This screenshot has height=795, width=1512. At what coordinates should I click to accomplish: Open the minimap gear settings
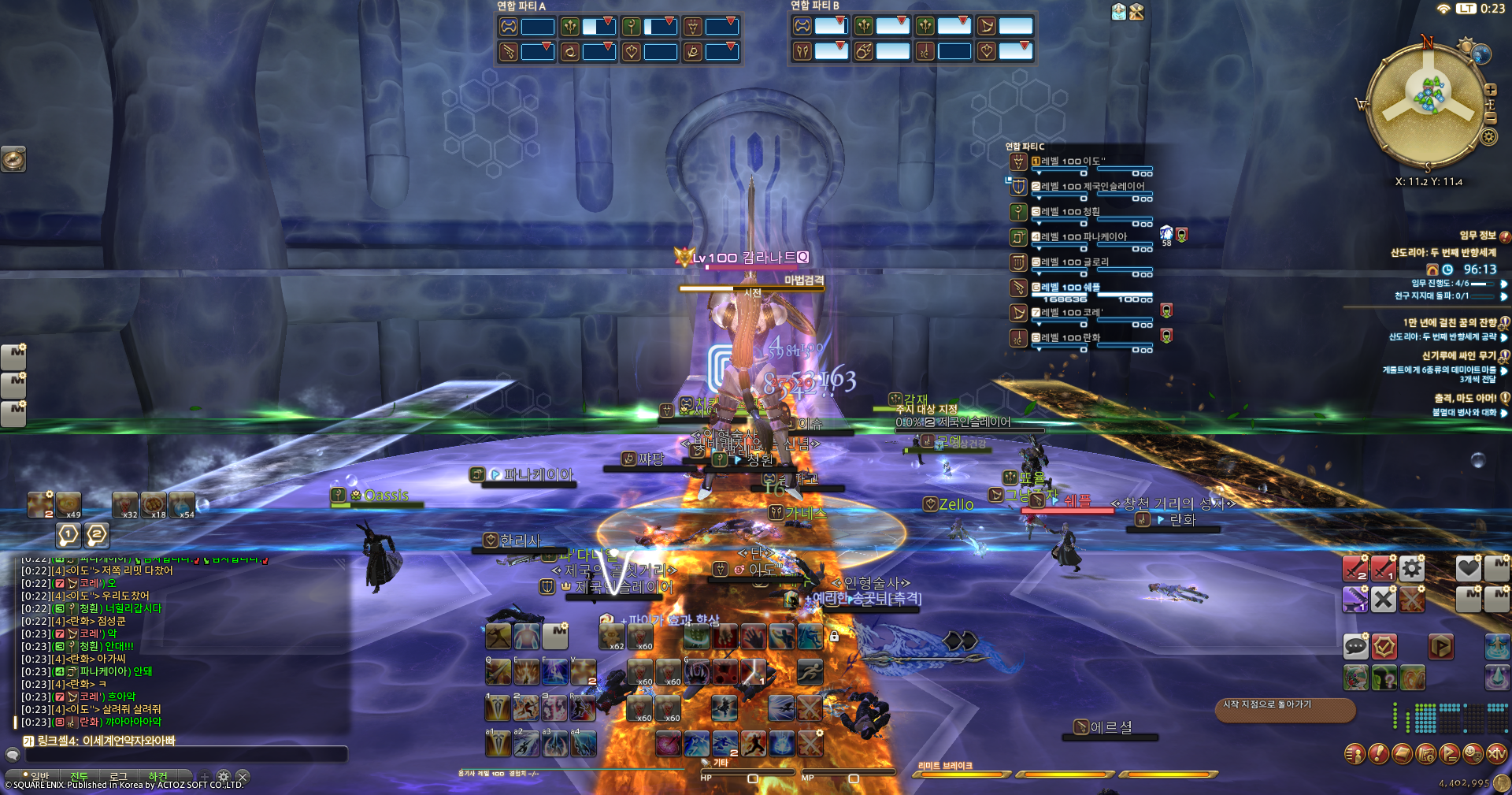tap(1488, 137)
